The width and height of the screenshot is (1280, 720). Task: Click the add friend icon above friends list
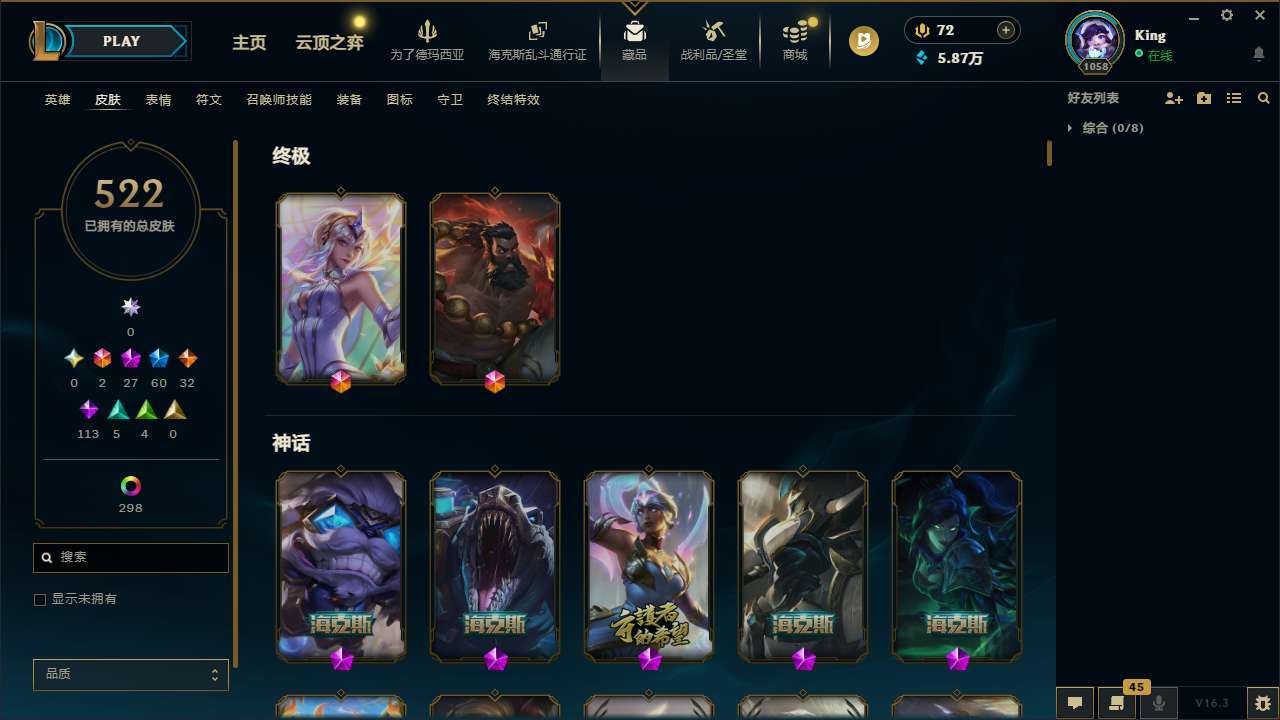pos(1174,98)
